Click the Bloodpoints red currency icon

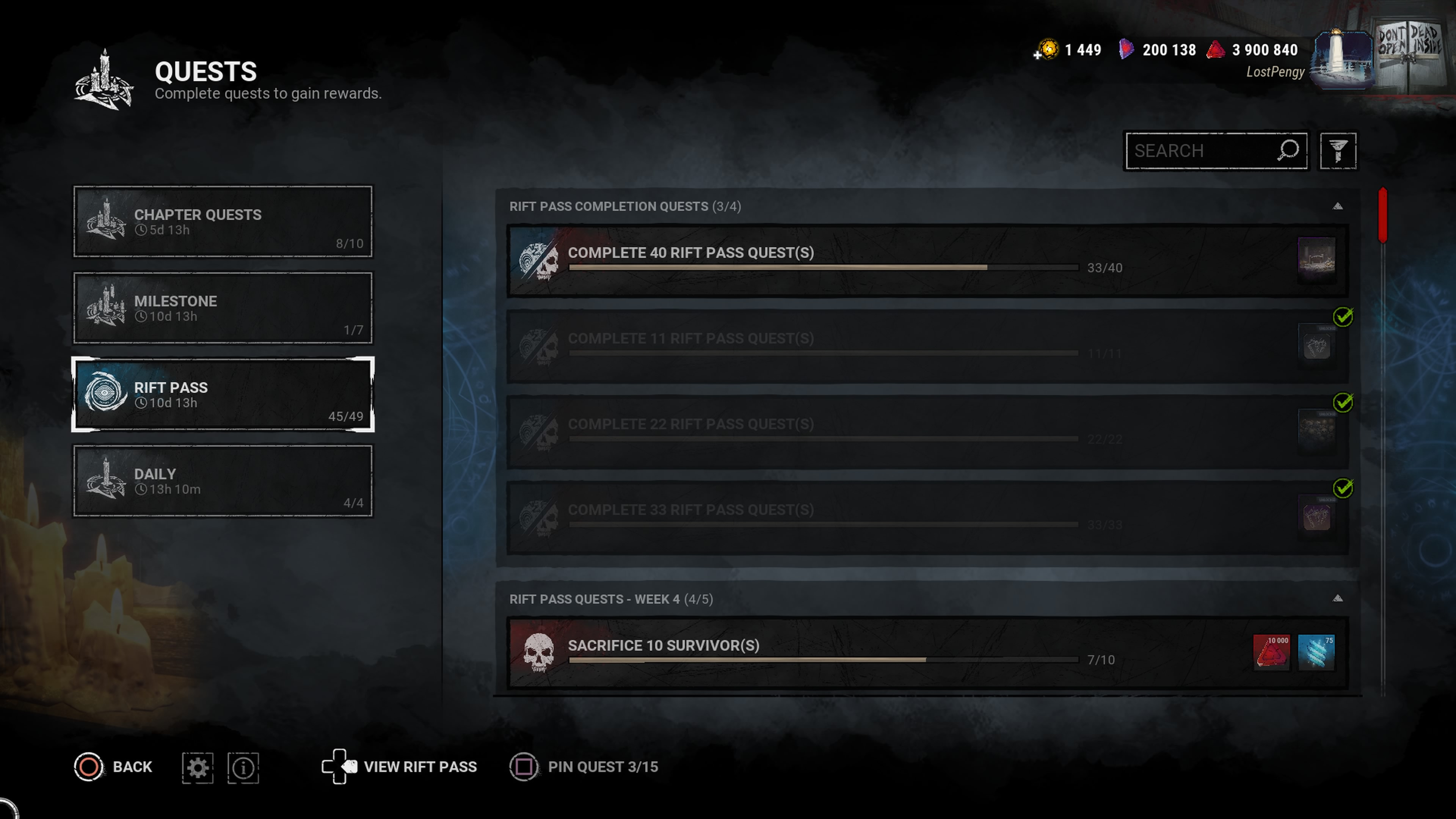click(x=1216, y=50)
